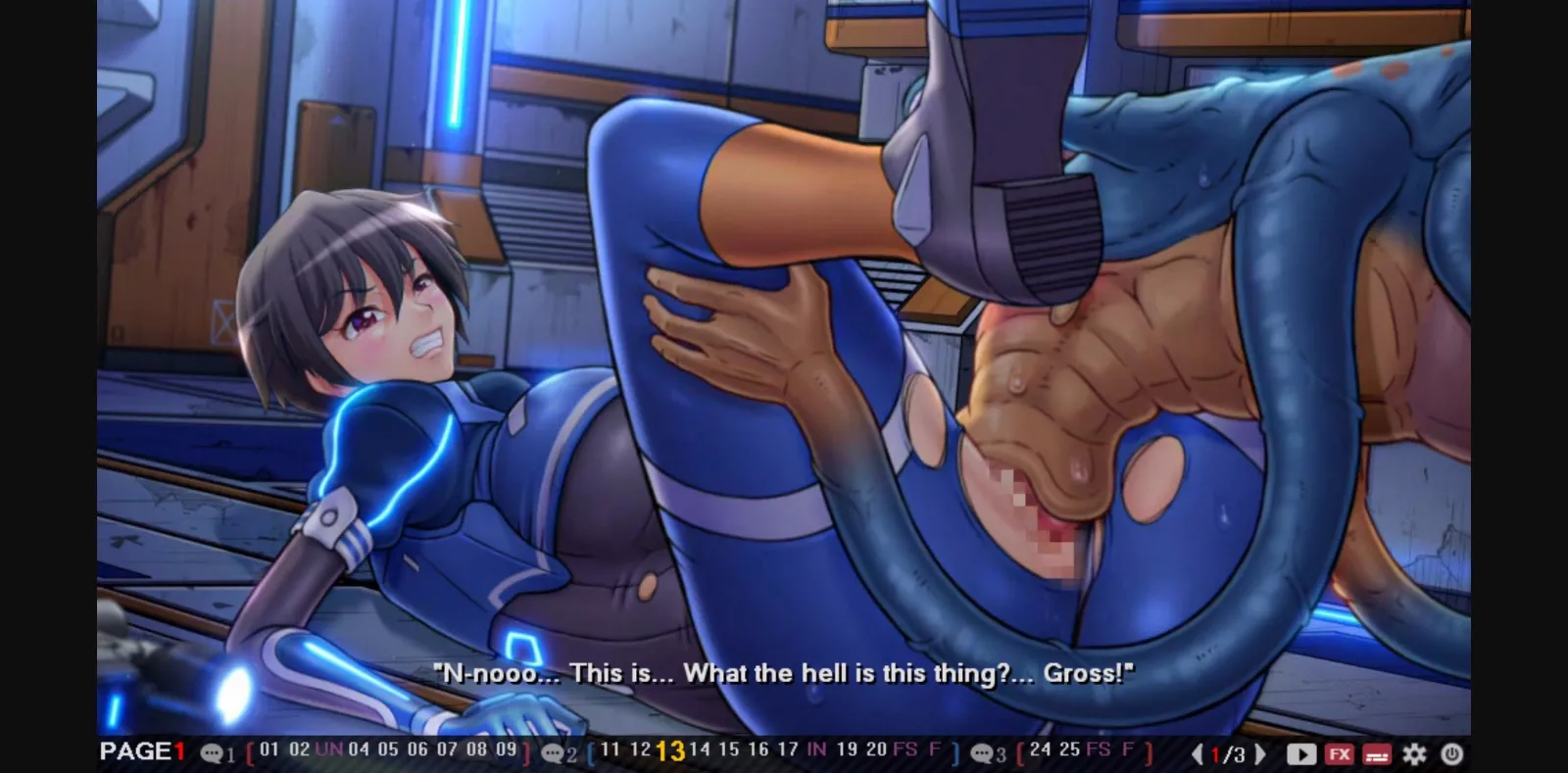Select scene 20 in second group
The height and width of the screenshot is (773, 1568).
pos(875,753)
